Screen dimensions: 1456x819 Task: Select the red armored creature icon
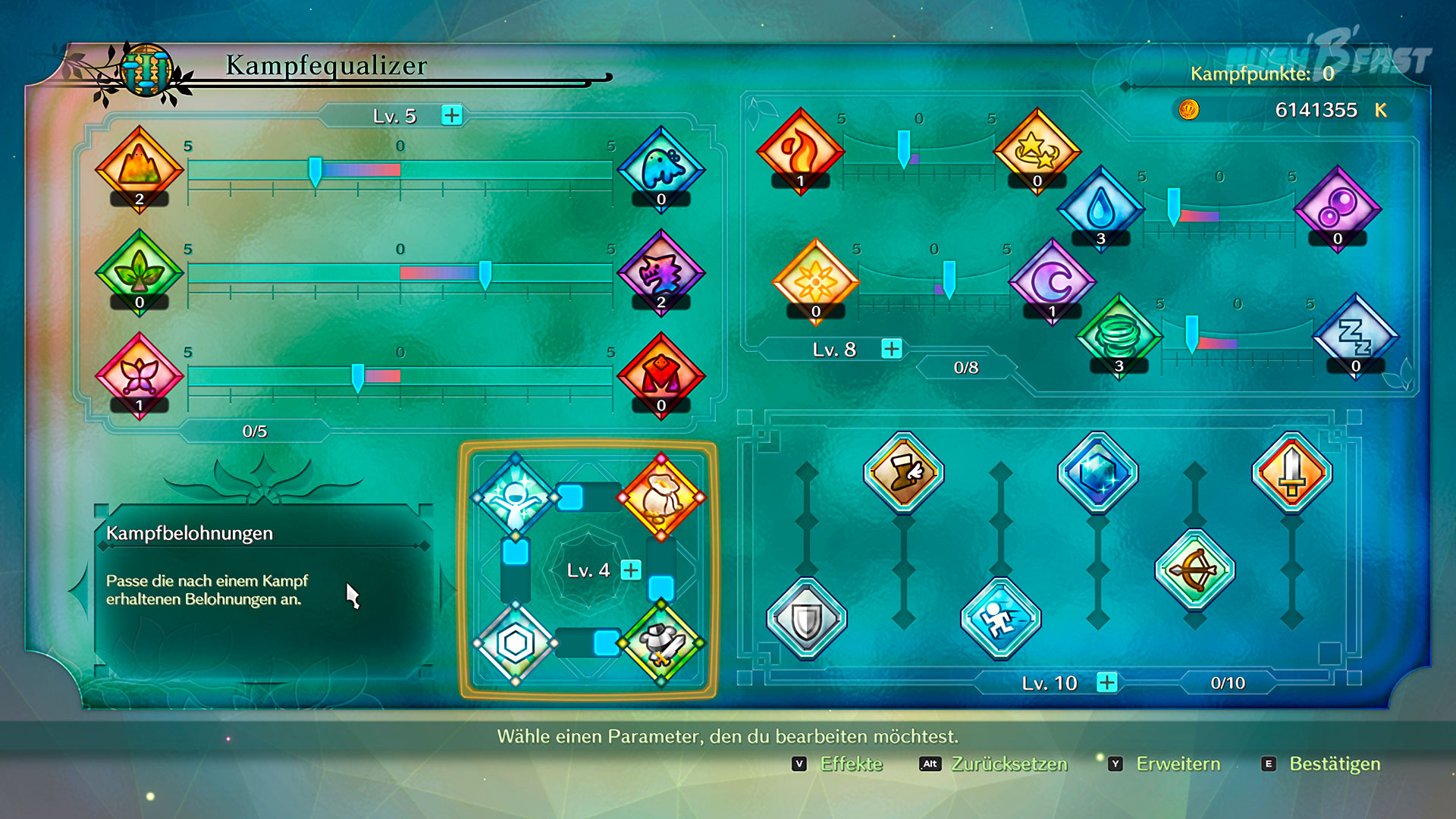tap(661, 375)
